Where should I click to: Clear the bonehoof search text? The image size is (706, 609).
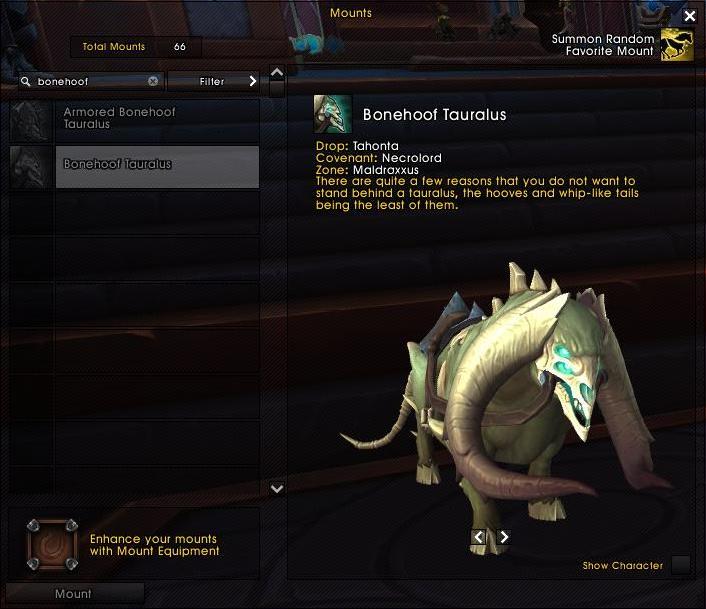point(153,82)
